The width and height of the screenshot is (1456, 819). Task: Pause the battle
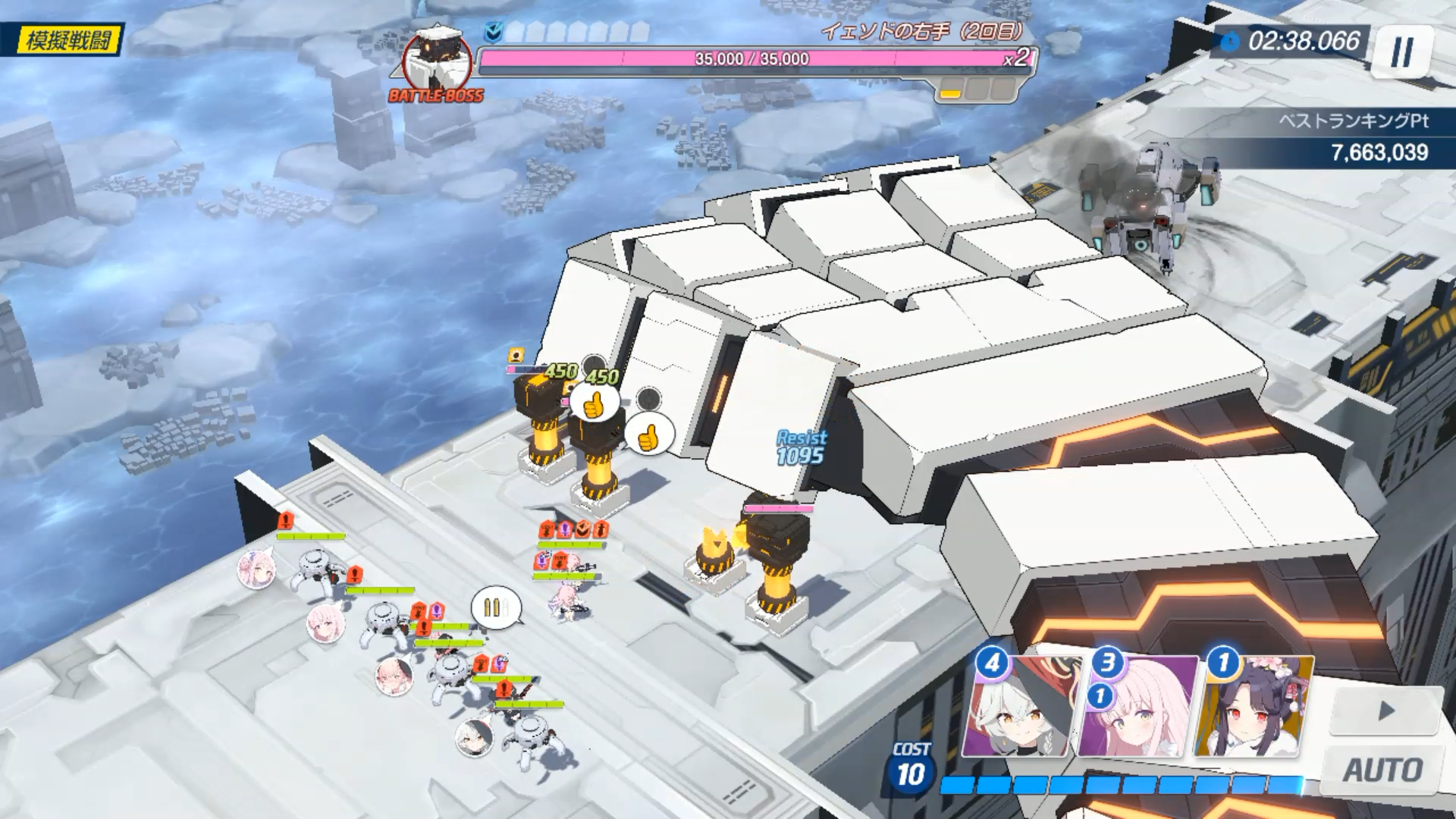click(1402, 52)
